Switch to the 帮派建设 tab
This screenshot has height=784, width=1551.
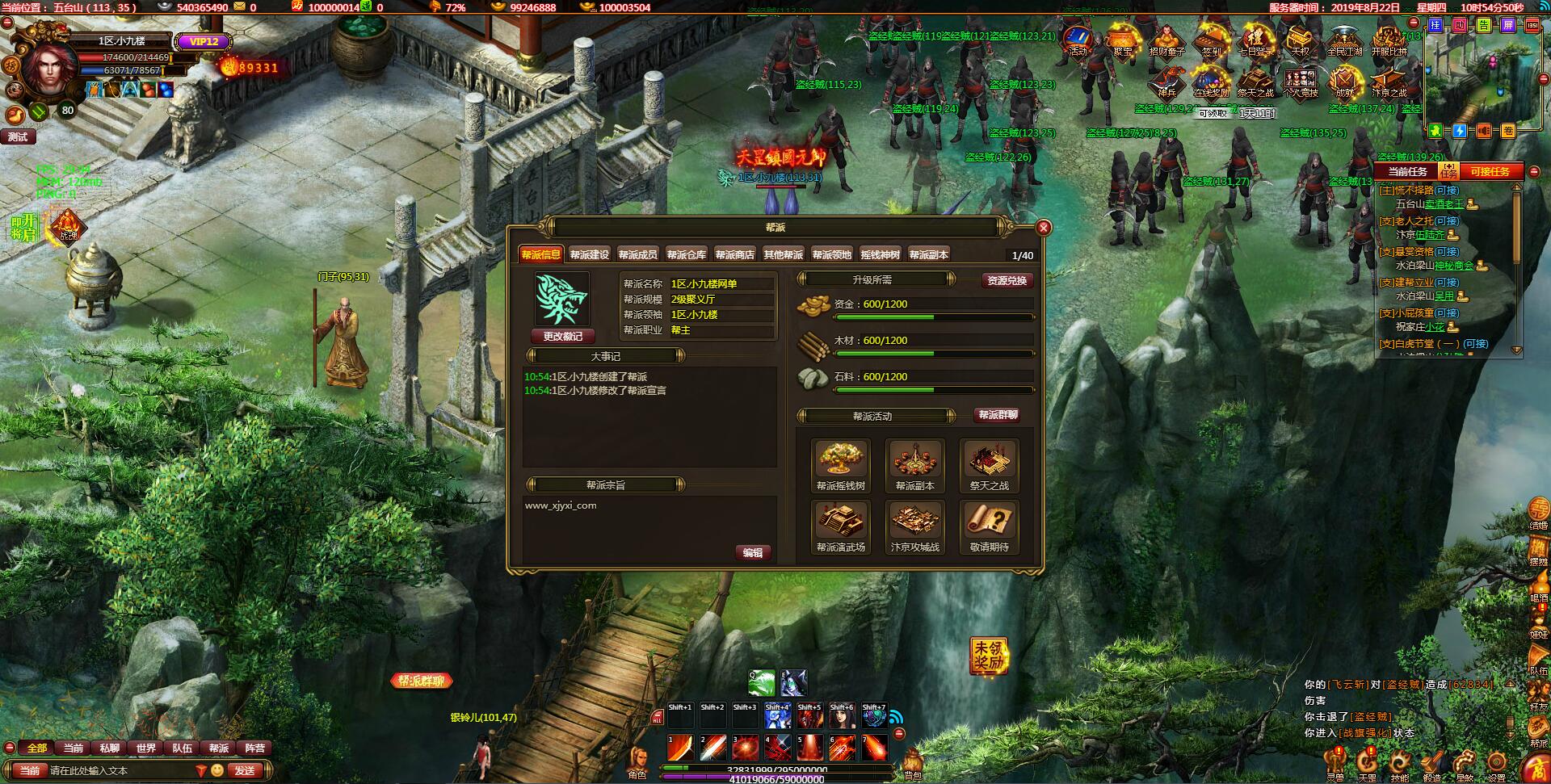pyautogui.click(x=589, y=255)
